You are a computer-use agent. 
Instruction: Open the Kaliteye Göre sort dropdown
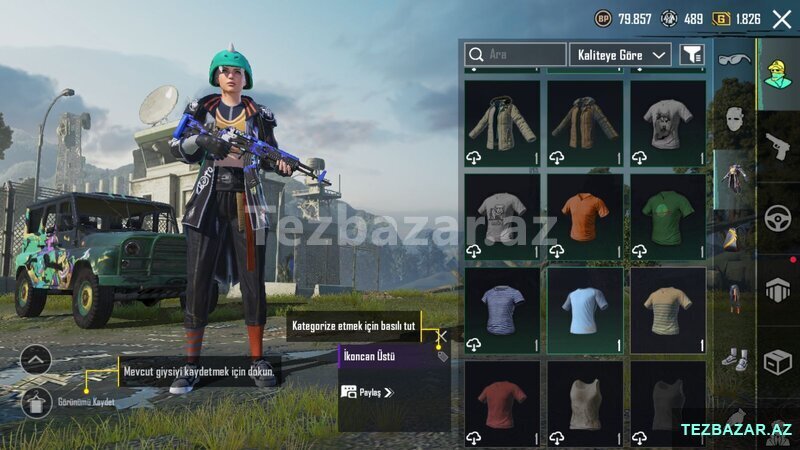point(620,54)
